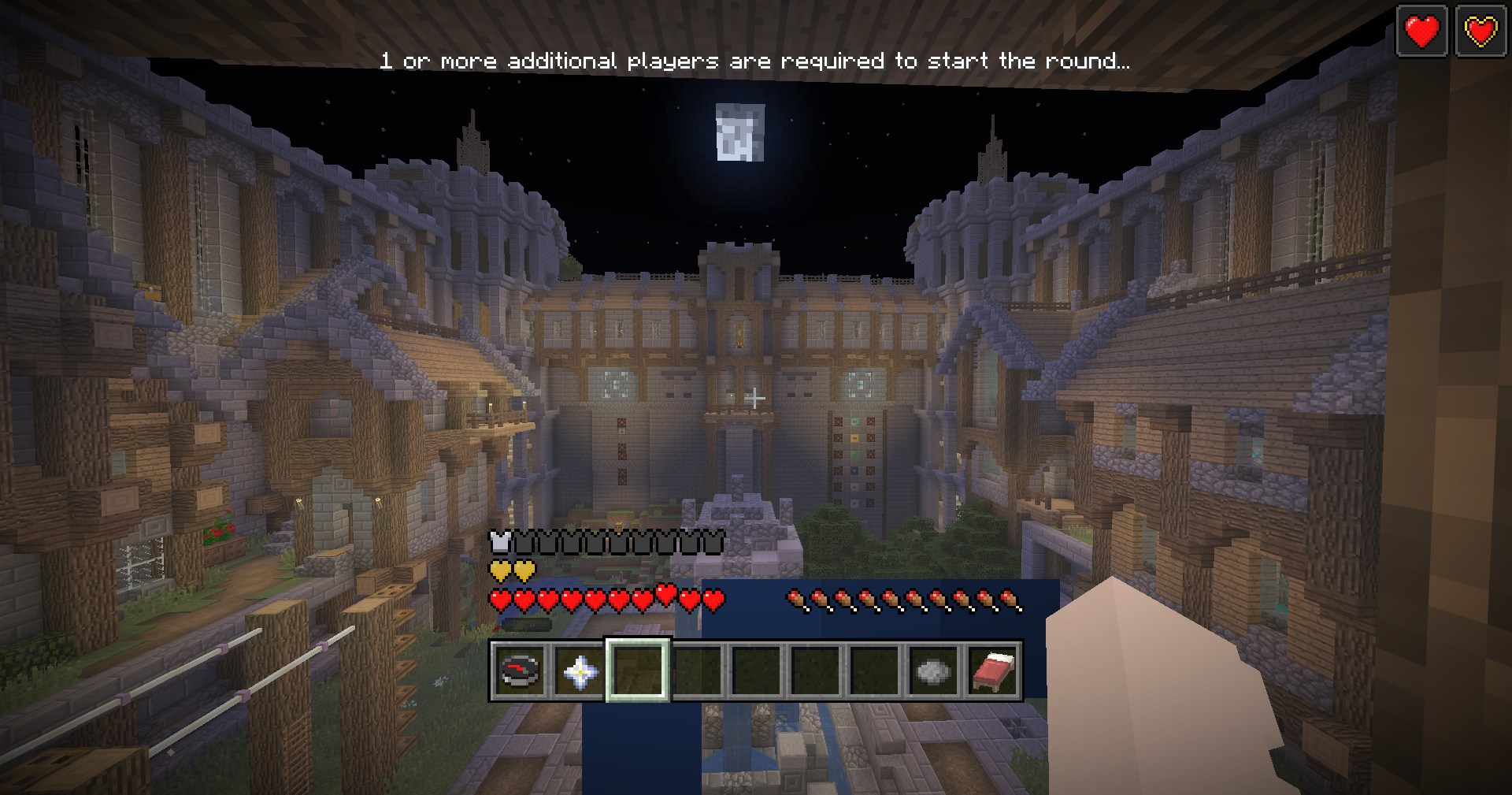Click the moon in the night sky
The image size is (1512, 795).
point(739,134)
